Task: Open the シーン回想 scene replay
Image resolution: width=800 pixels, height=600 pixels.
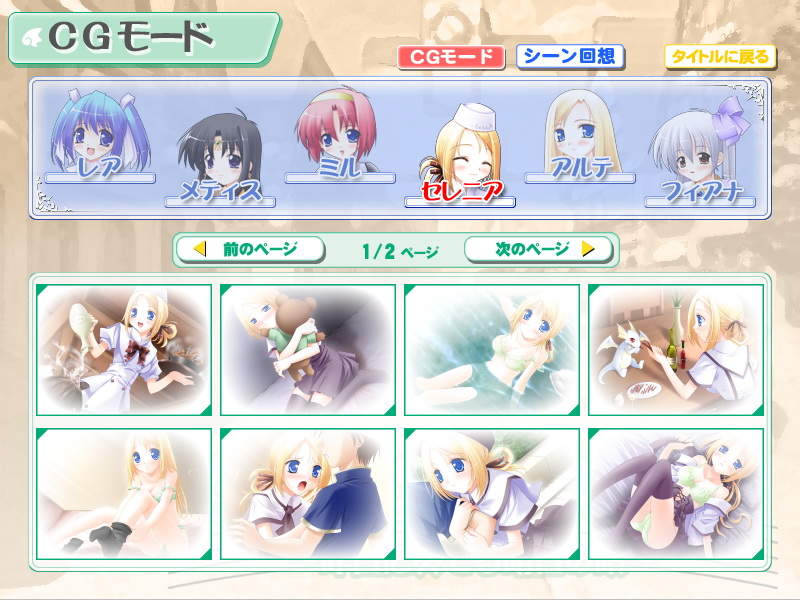Action: (x=571, y=57)
